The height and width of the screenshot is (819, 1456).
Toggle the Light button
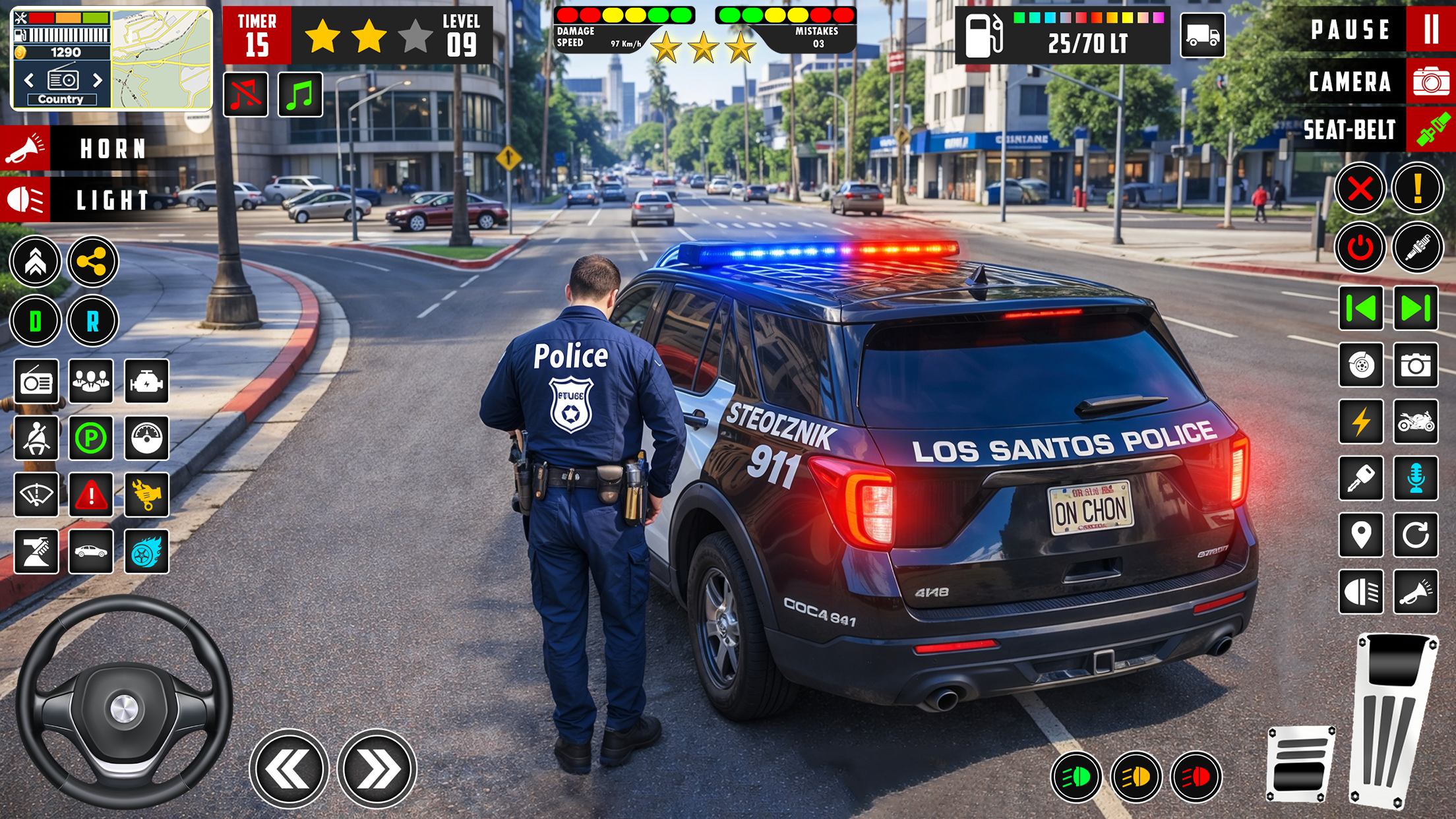pos(25,200)
